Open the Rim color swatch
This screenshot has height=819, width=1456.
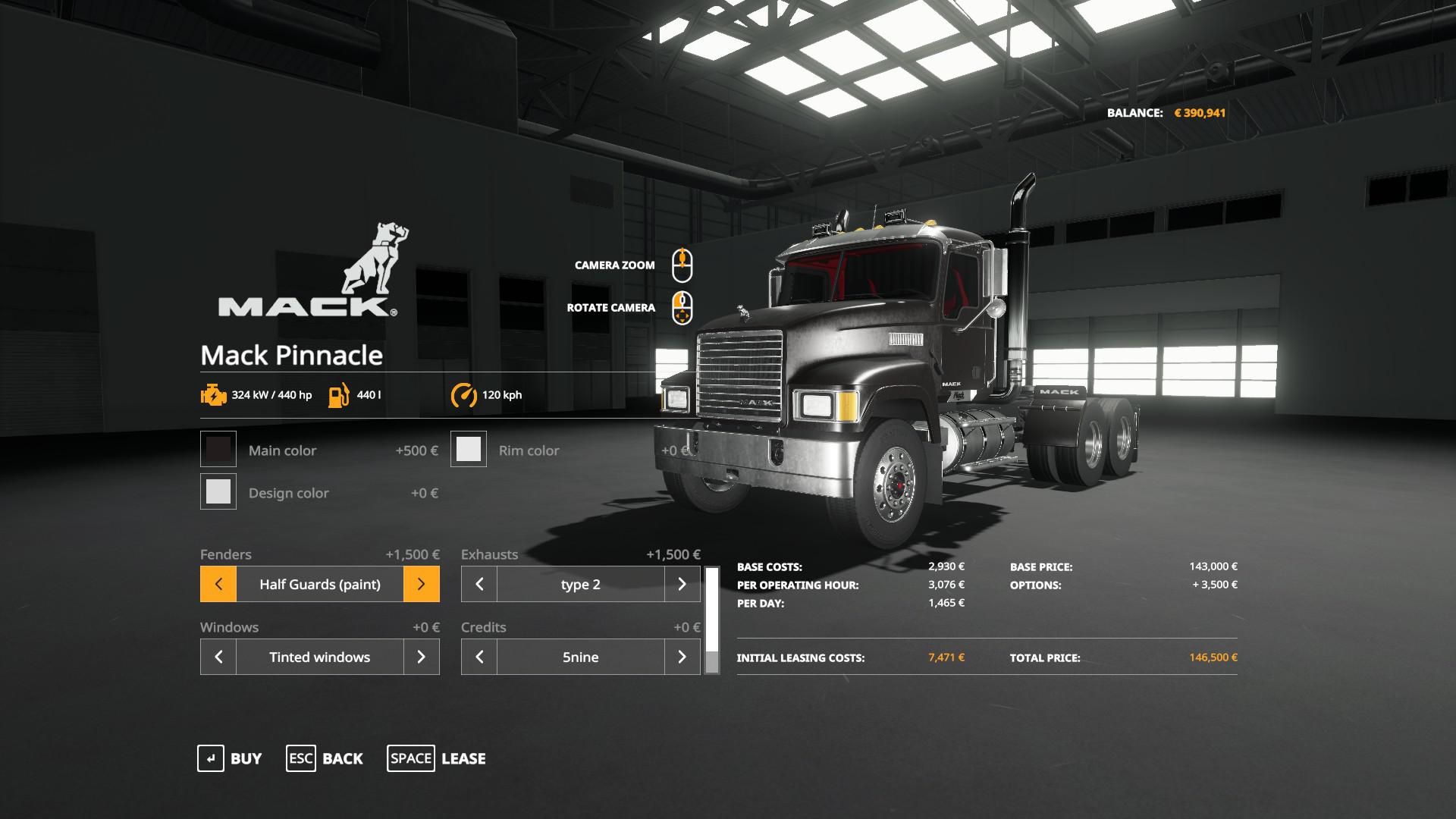click(469, 450)
